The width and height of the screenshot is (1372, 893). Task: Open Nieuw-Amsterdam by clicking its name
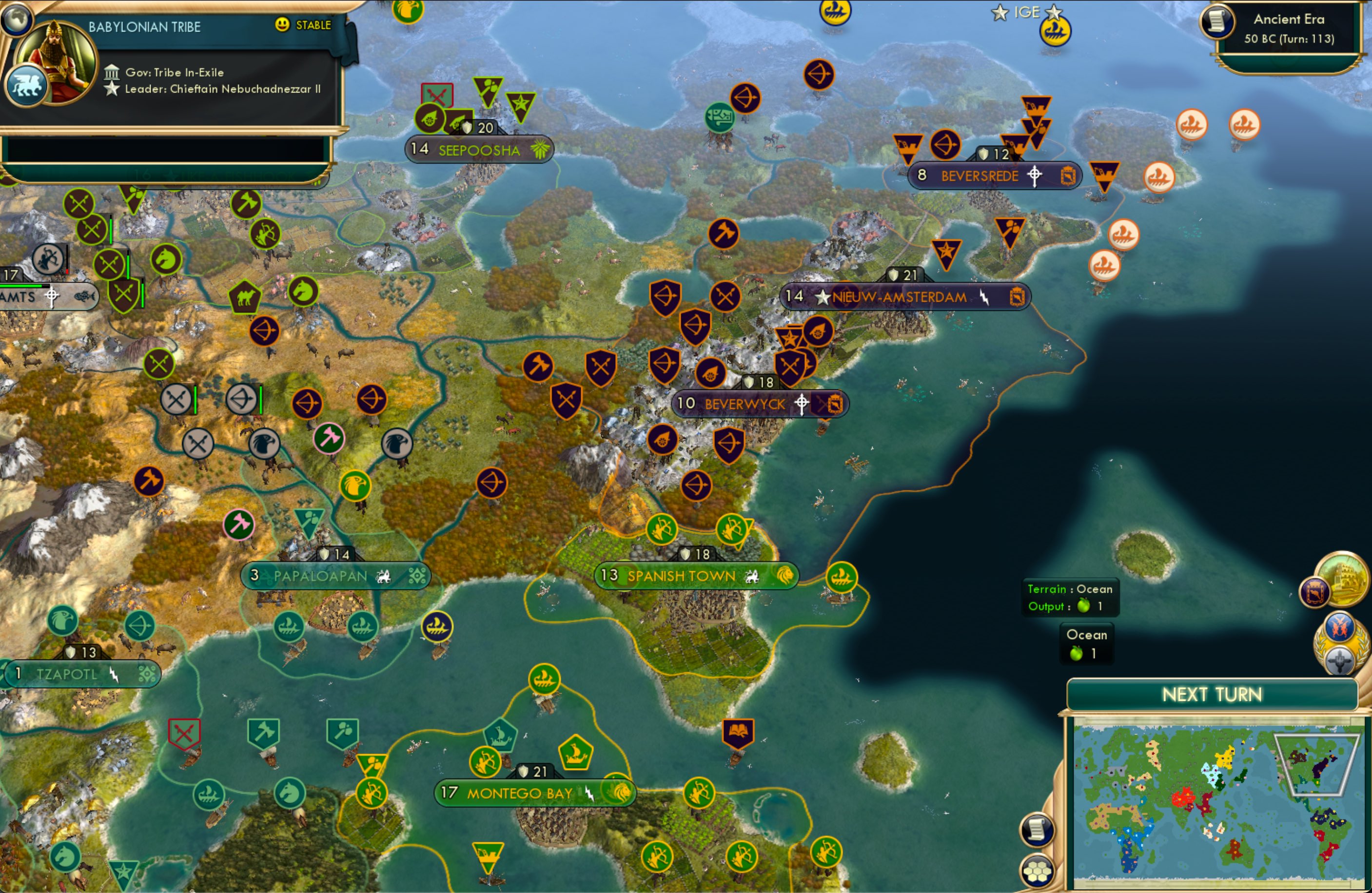click(899, 297)
